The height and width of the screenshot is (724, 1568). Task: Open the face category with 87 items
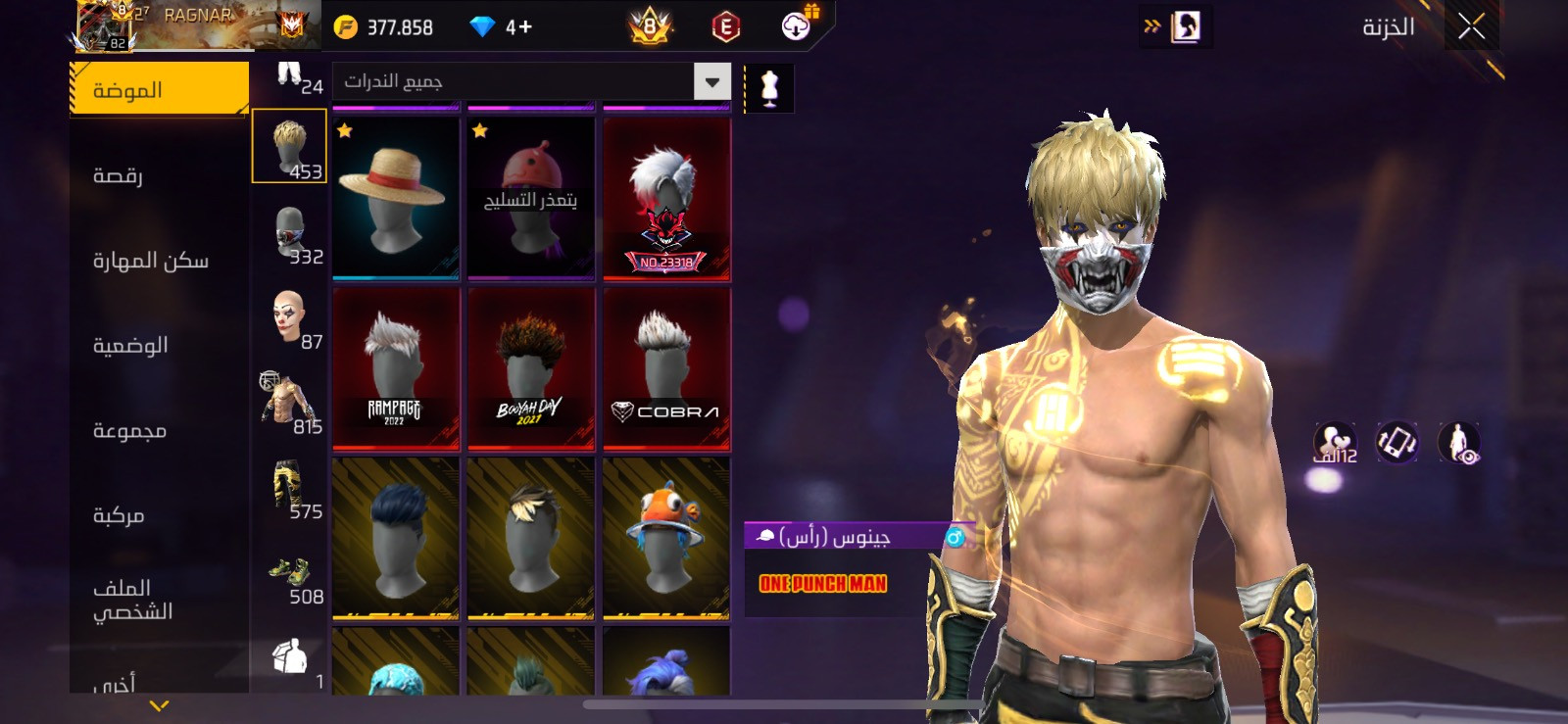[x=290, y=319]
